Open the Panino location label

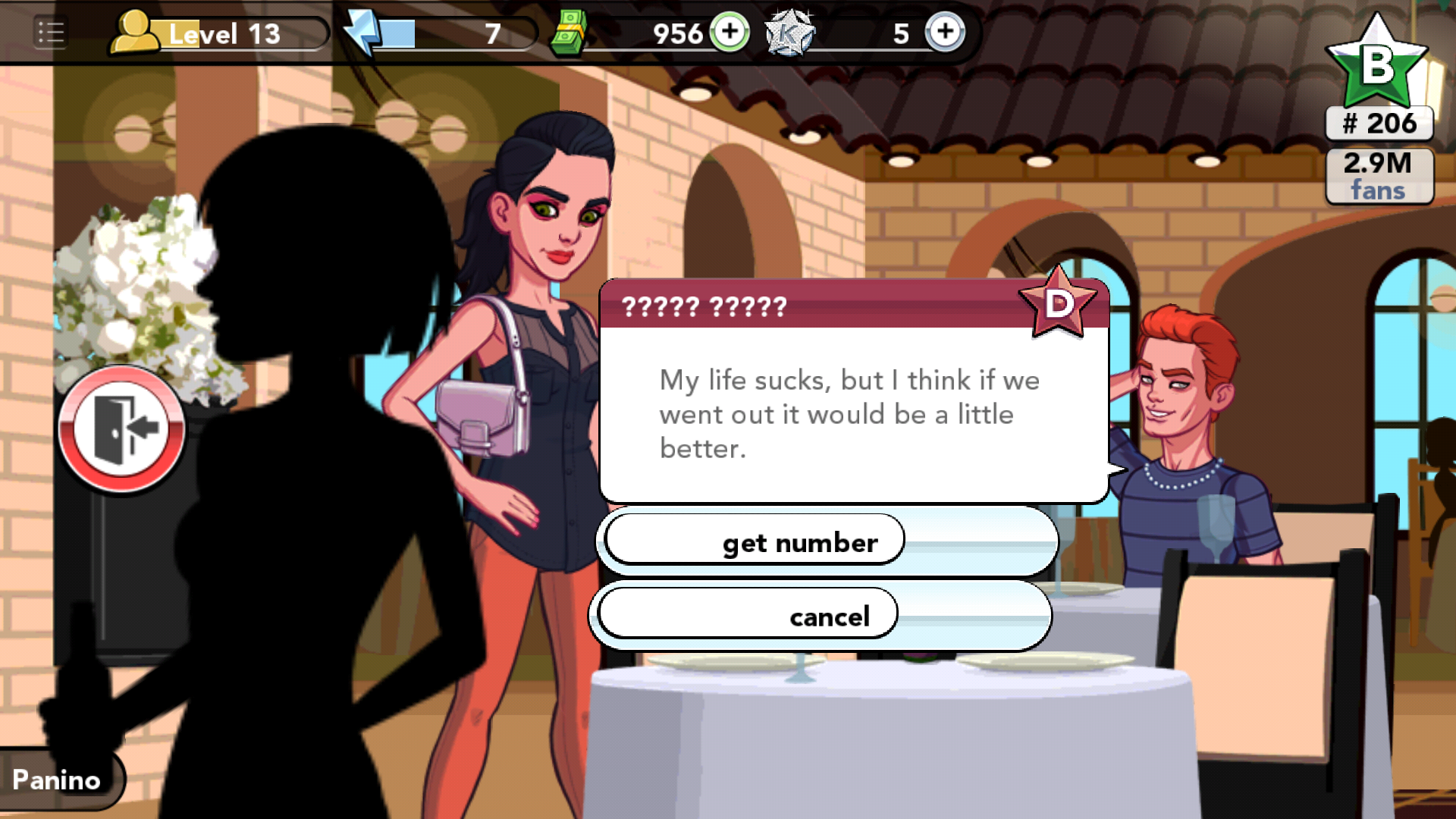pos(58,780)
